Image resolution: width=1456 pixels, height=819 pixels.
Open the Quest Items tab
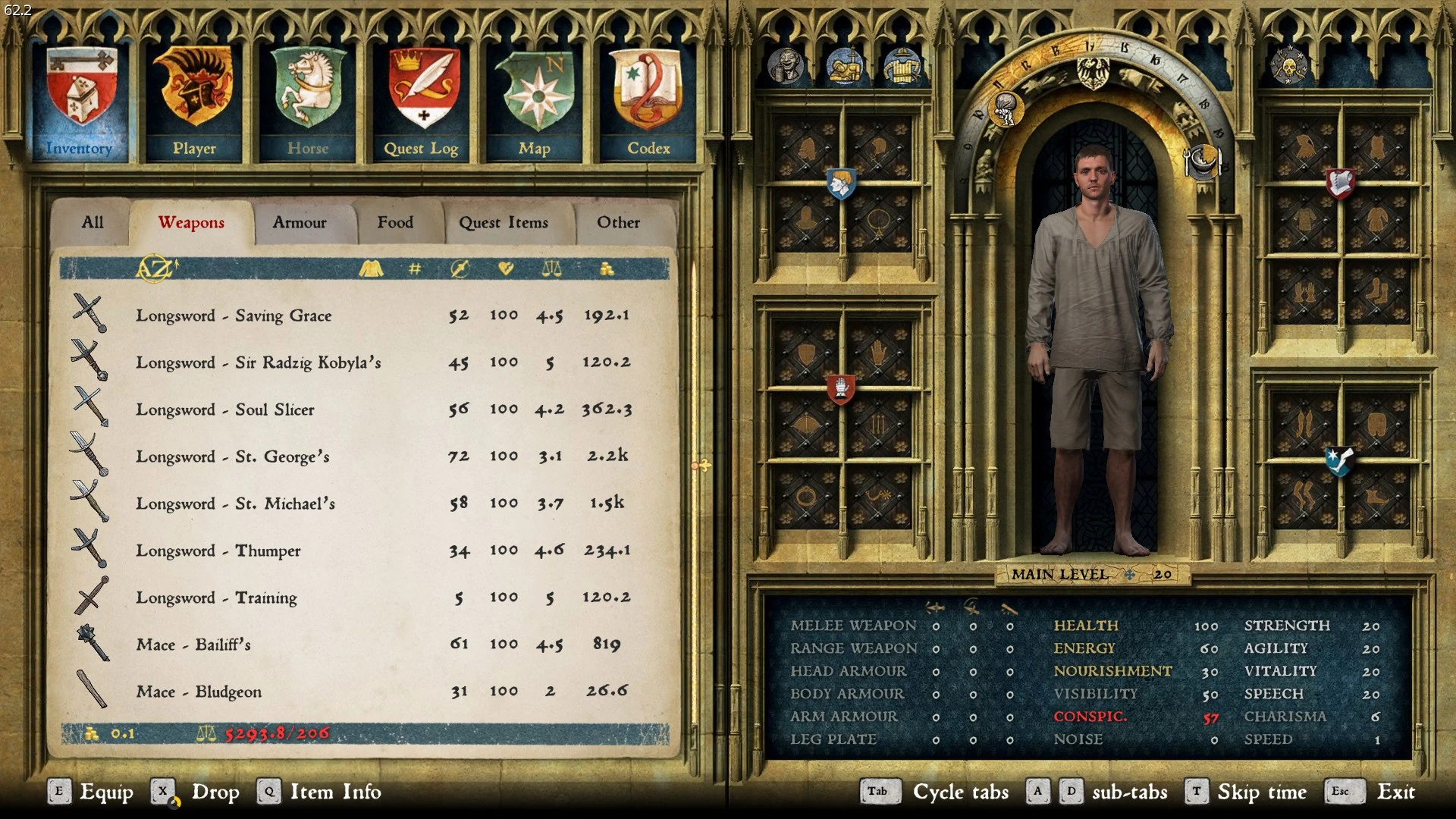(504, 222)
